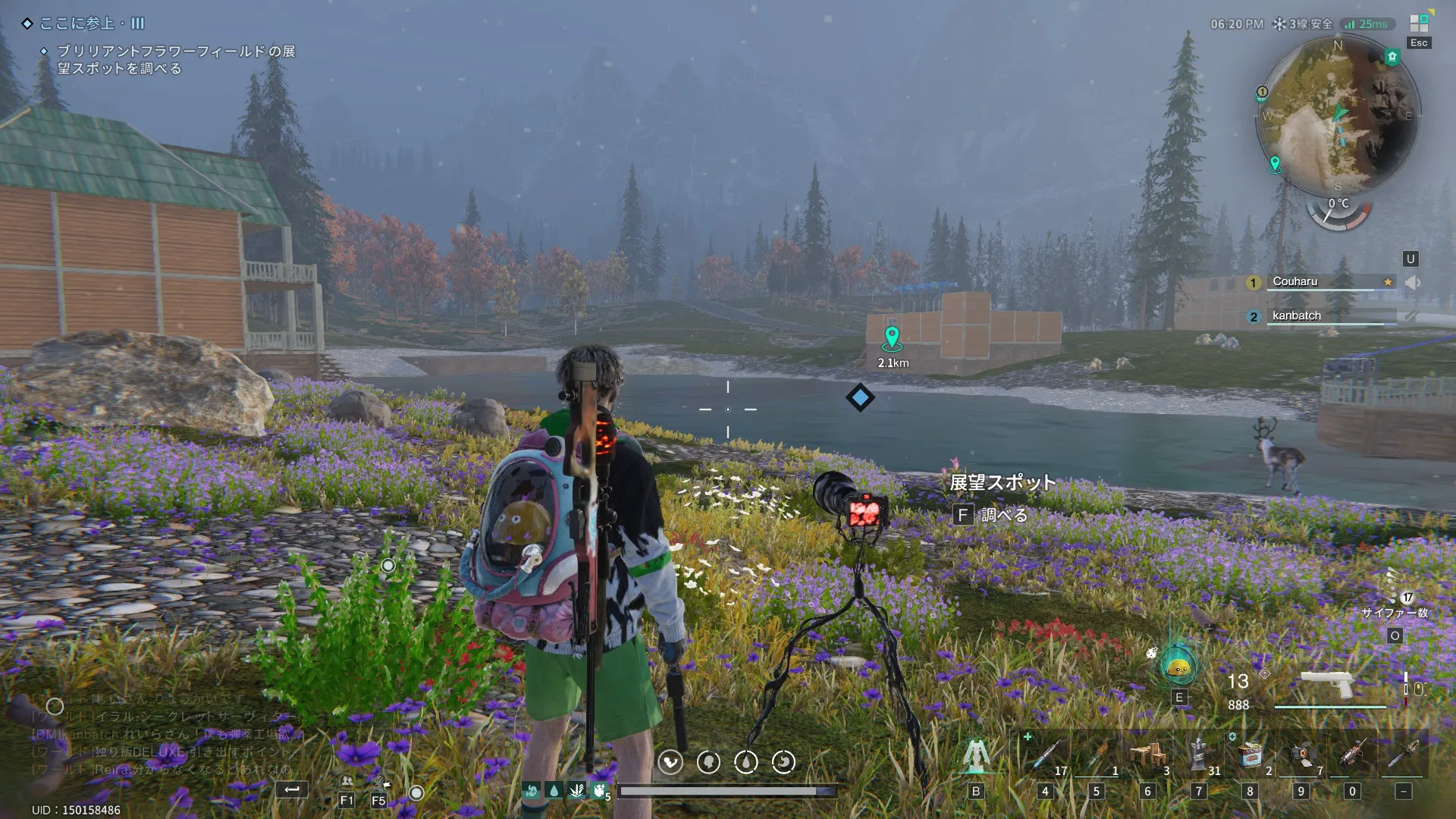
Task: Click the water droplet status buff icon
Action: click(554, 791)
